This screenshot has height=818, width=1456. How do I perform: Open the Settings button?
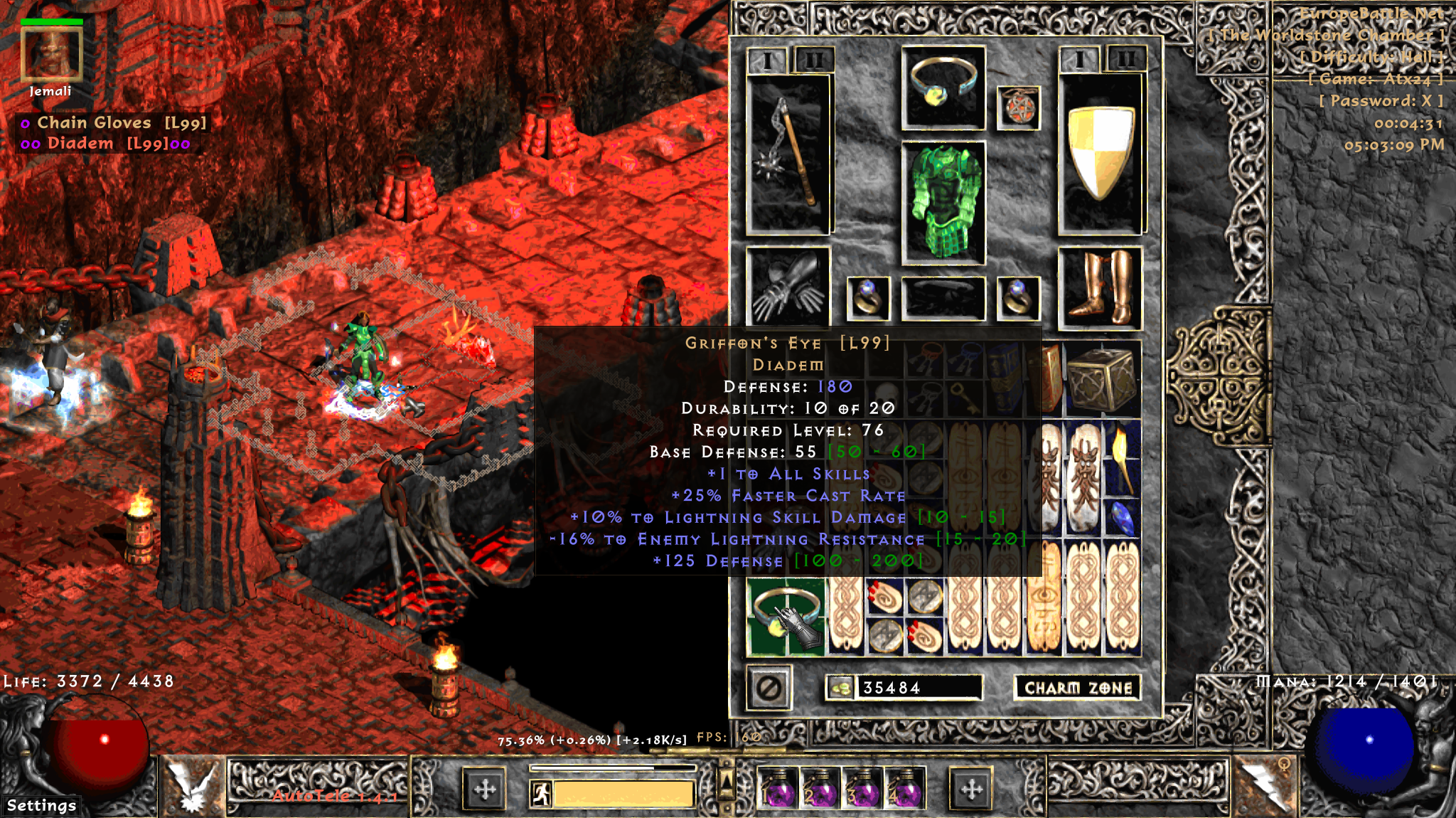tap(41, 805)
